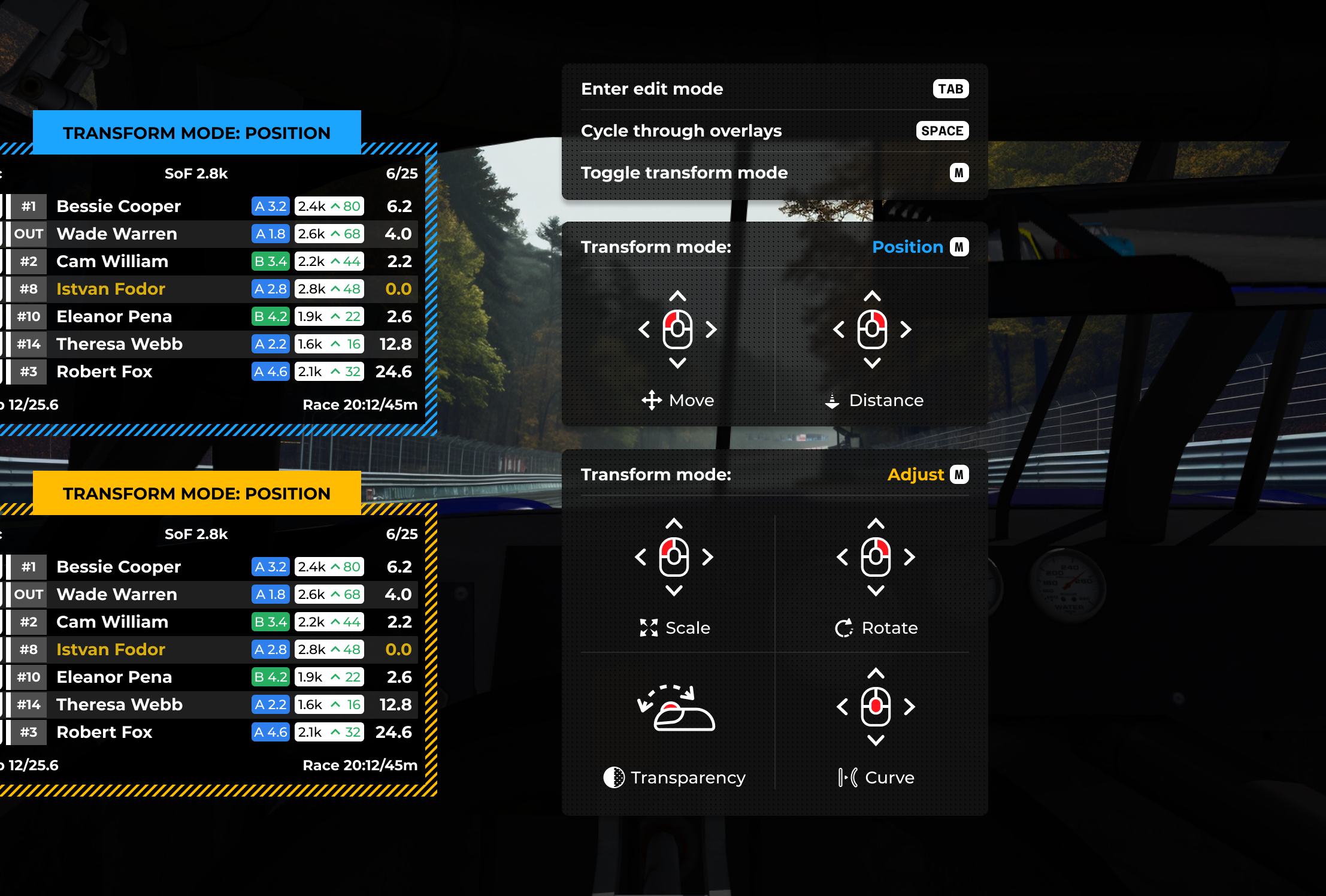
Task: Click the M badge next to Position mode
Action: [x=959, y=246]
